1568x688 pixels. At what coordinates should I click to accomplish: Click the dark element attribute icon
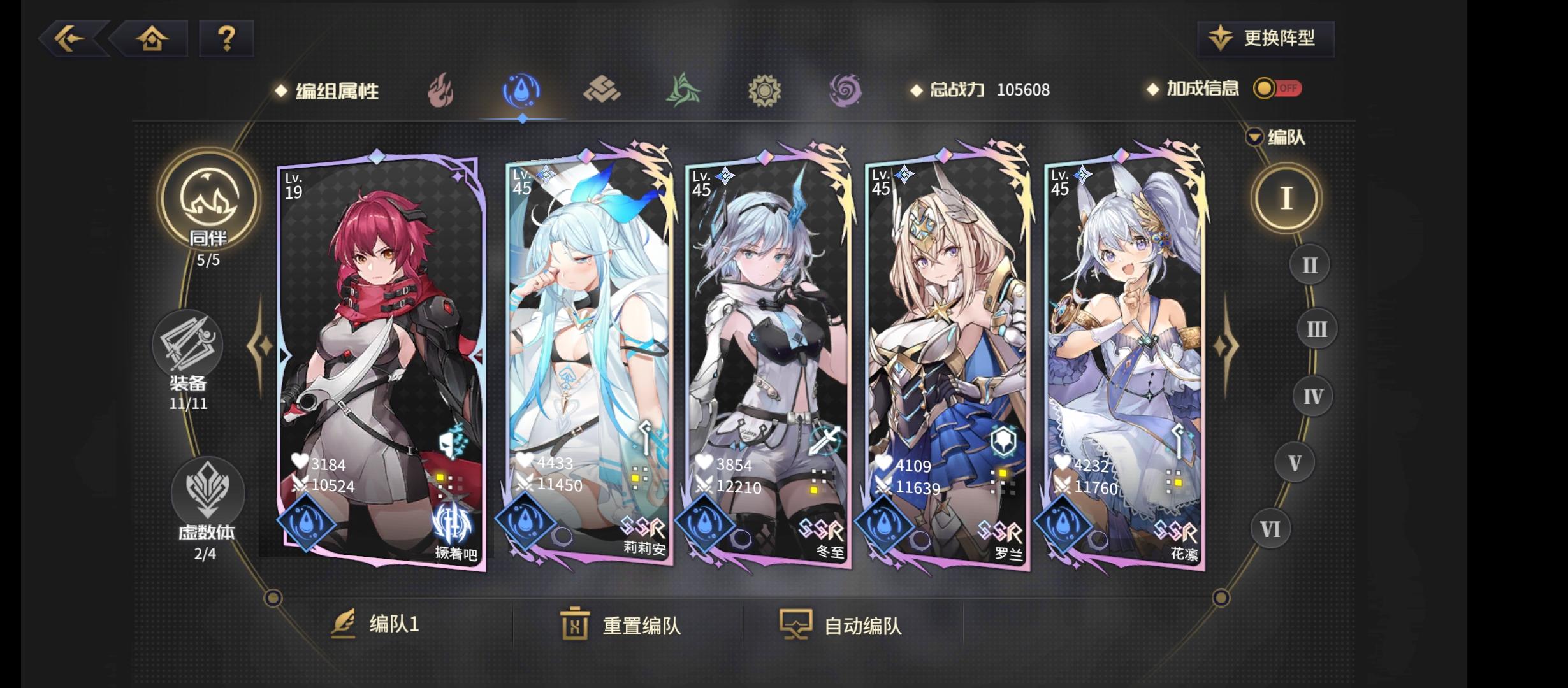[x=844, y=90]
